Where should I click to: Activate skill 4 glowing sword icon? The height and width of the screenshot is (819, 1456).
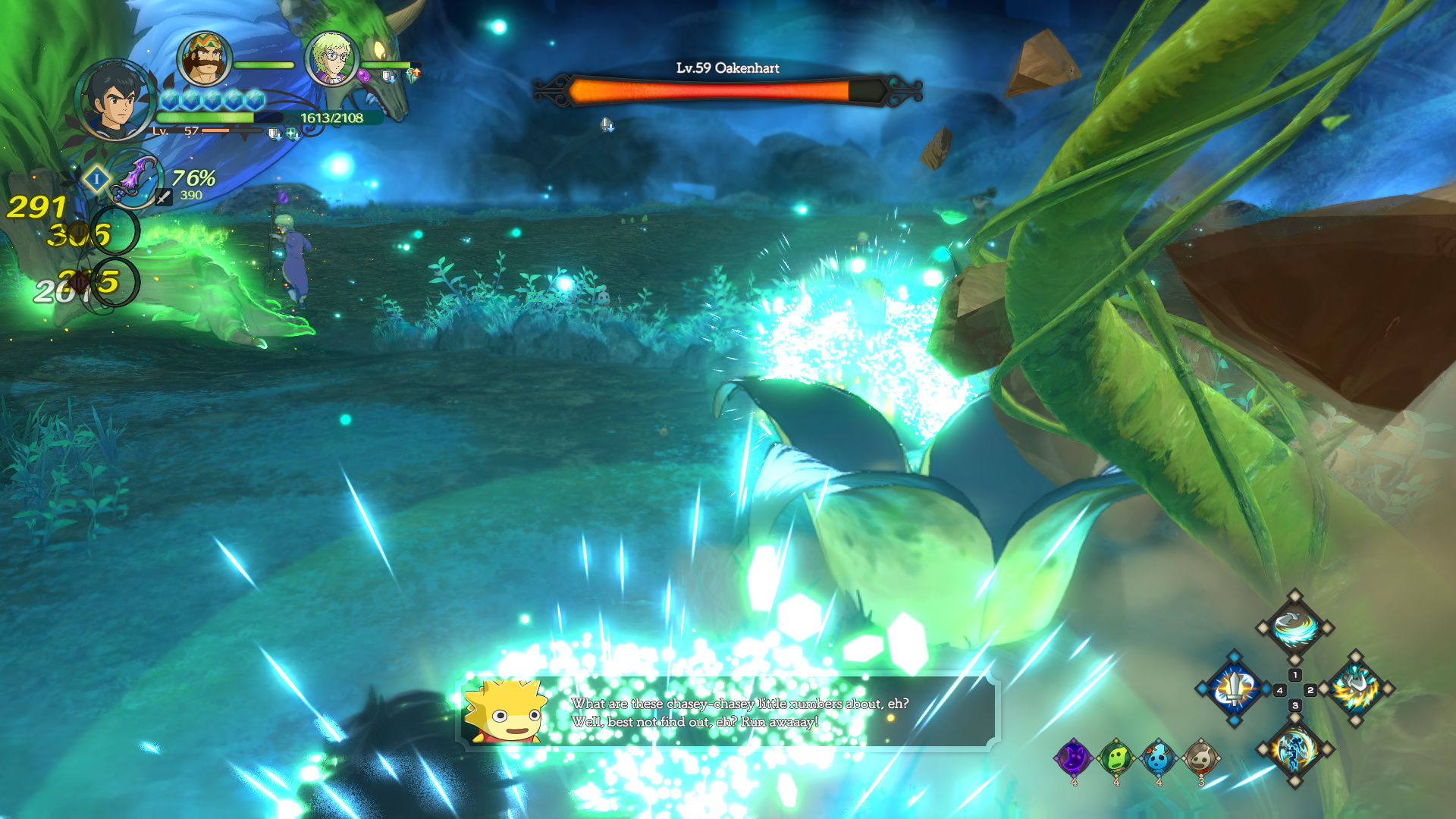click(1235, 689)
